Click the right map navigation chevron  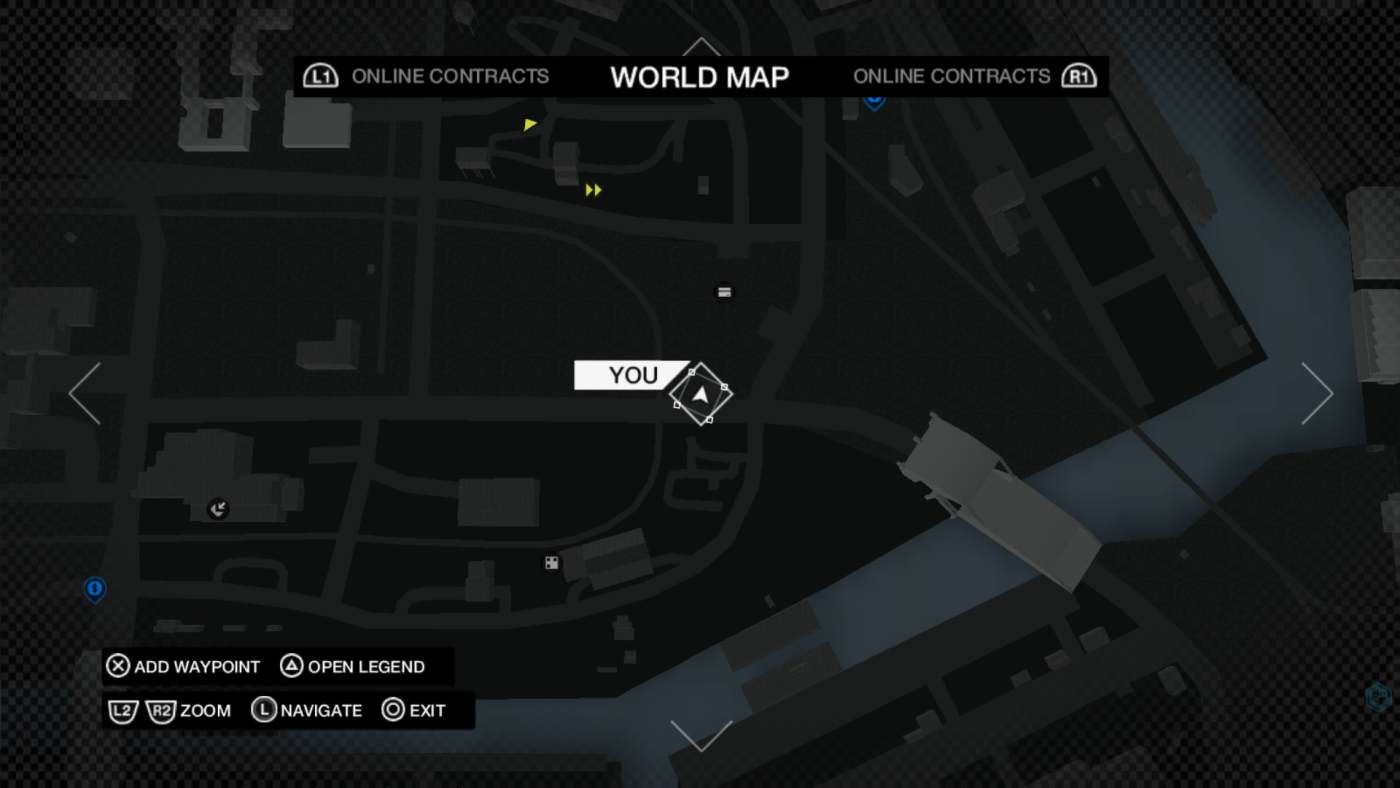1317,393
